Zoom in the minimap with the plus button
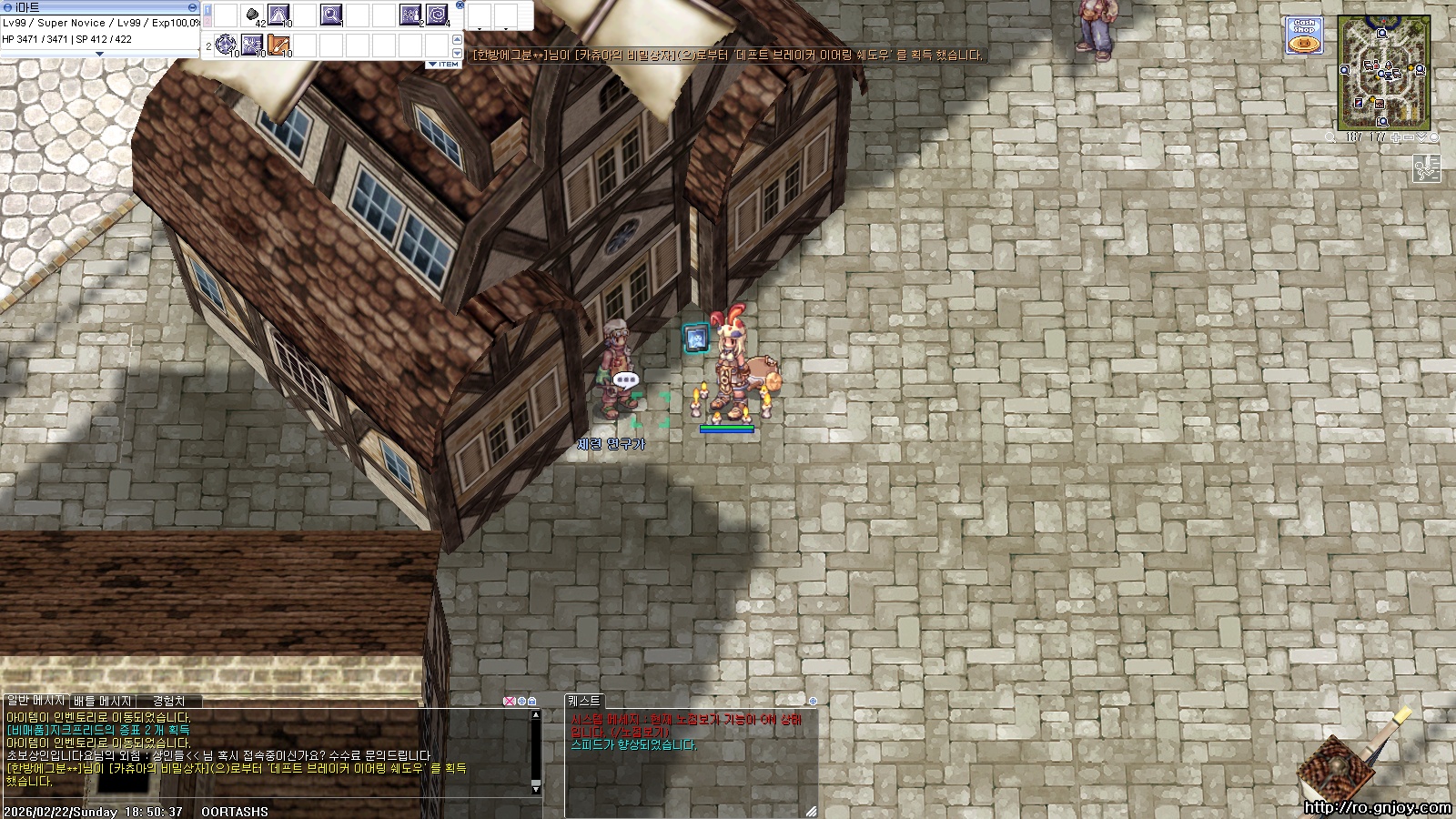The height and width of the screenshot is (819, 1456). [1396, 137]
